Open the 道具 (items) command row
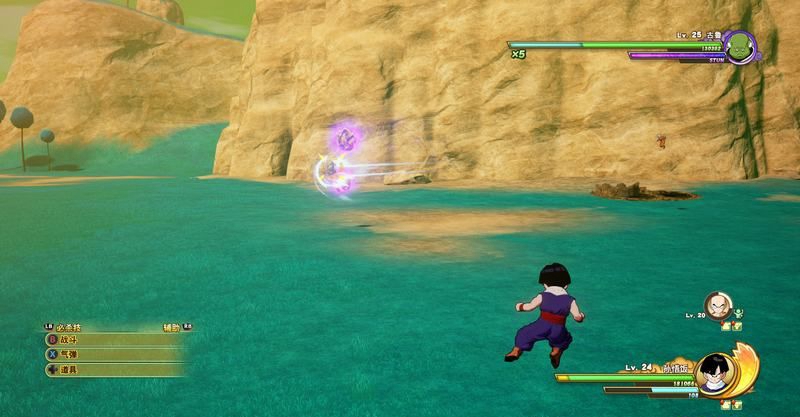This screenshot has height=417, width=800. tap(110, 370)
